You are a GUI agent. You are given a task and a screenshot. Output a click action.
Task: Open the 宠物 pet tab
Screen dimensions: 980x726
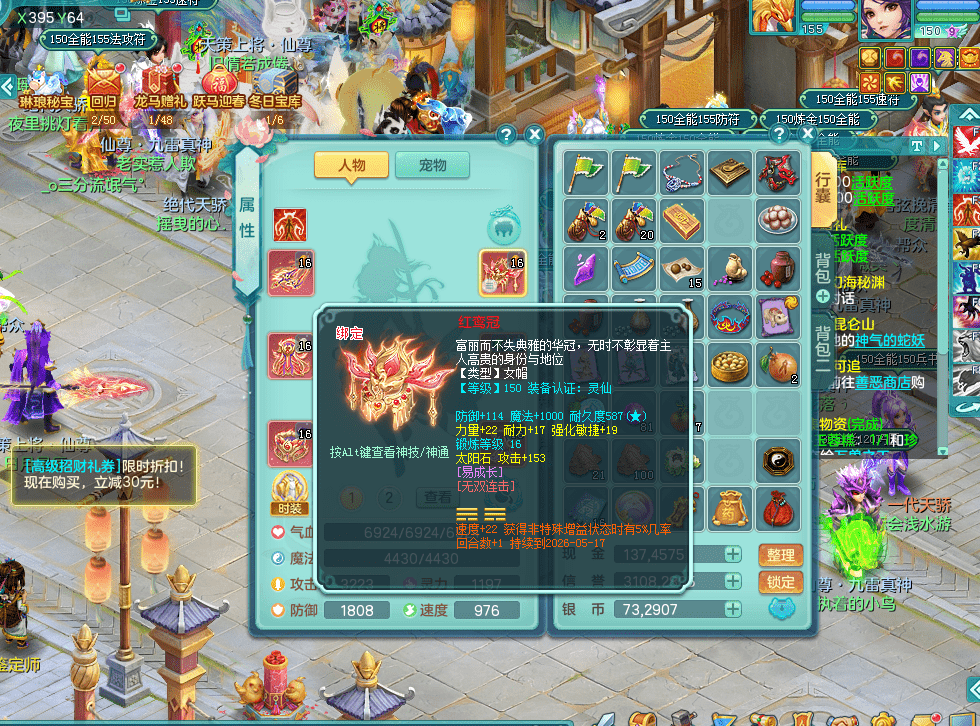pos(432,165)
